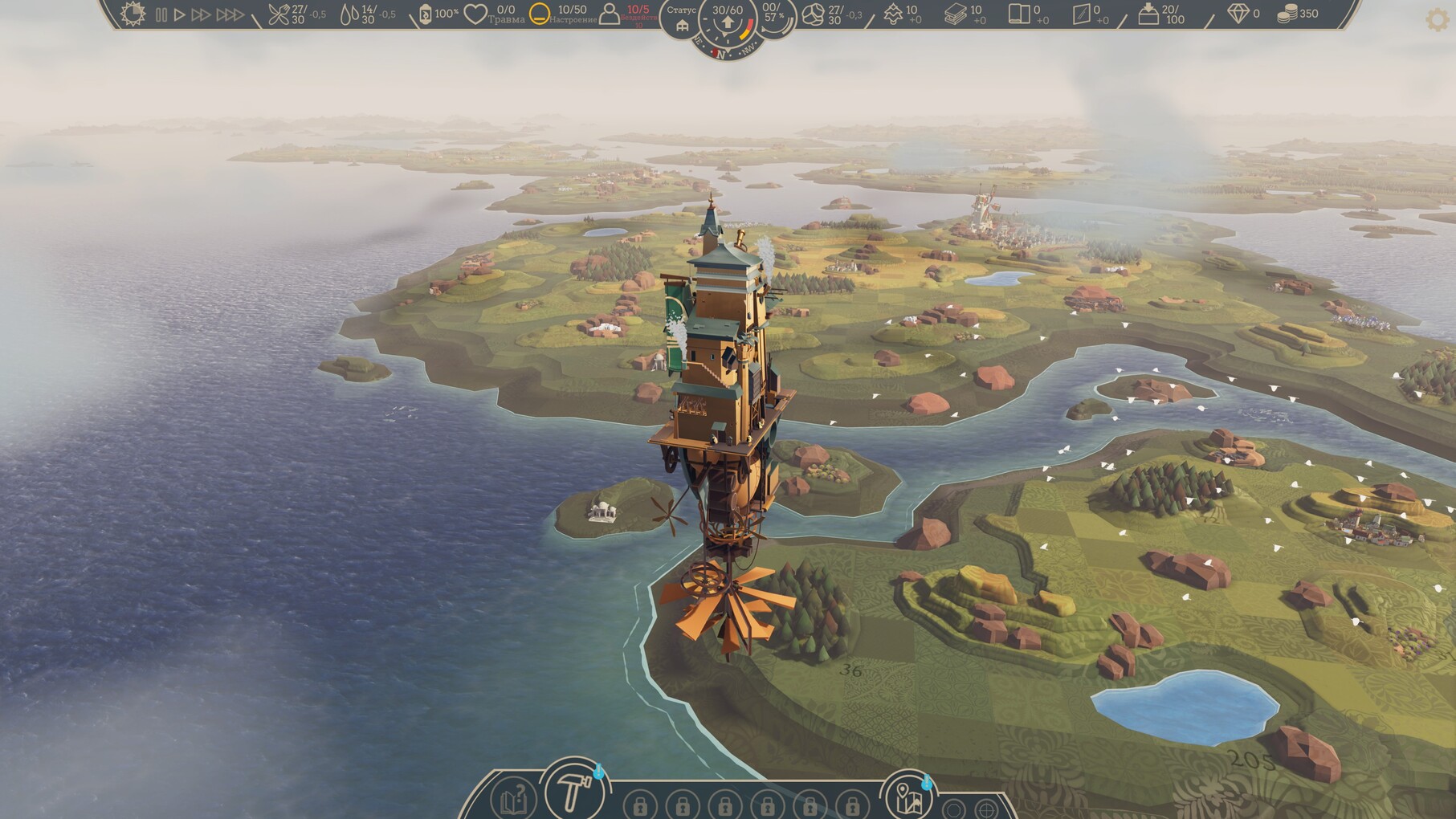Click the octagon icon beside the map
This screenshot has height=819, width=1456.
click(954, 809)
